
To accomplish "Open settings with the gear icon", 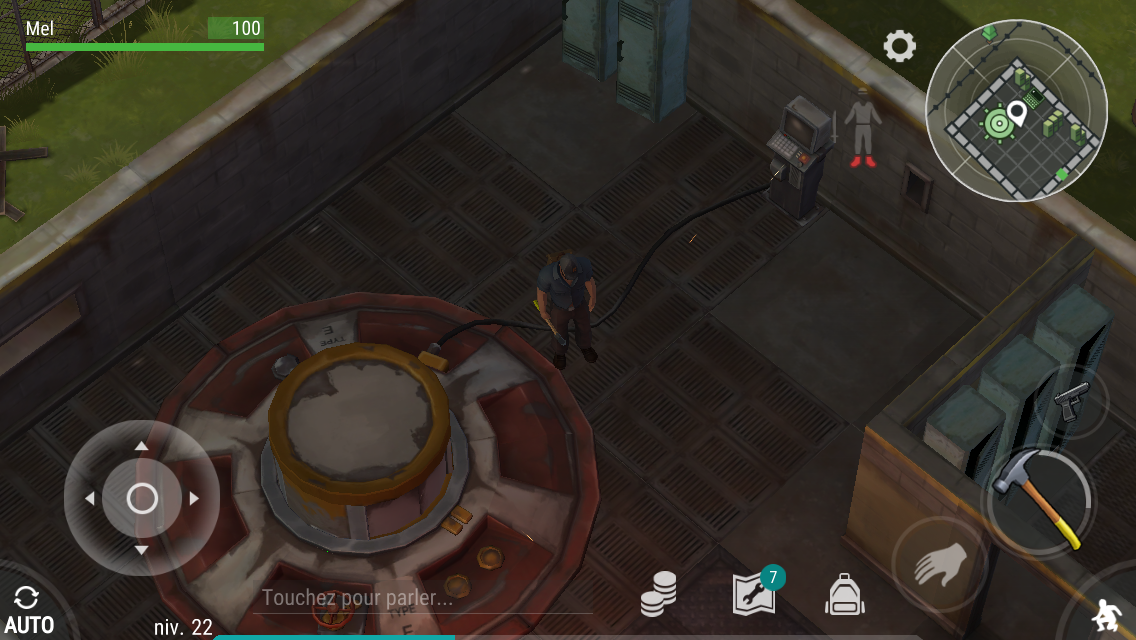I will click(899, 46).
